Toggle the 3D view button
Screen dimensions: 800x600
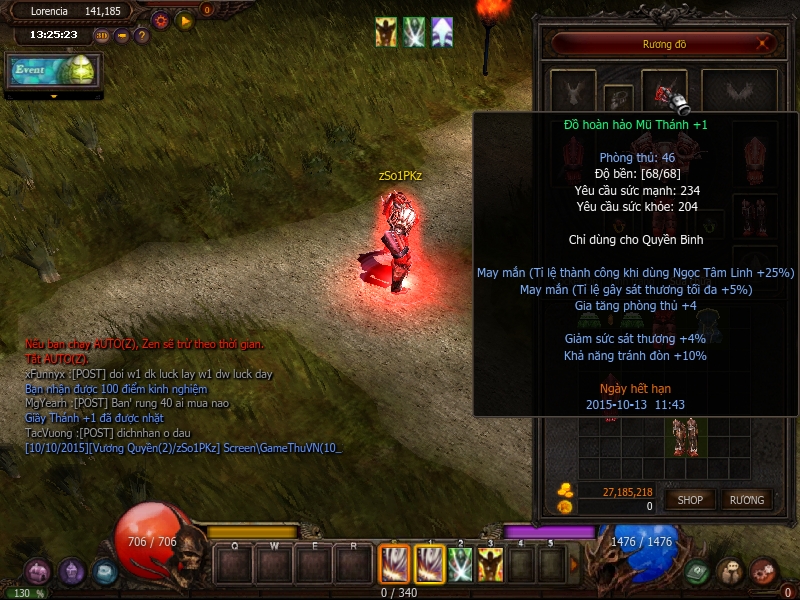[102, 35]
